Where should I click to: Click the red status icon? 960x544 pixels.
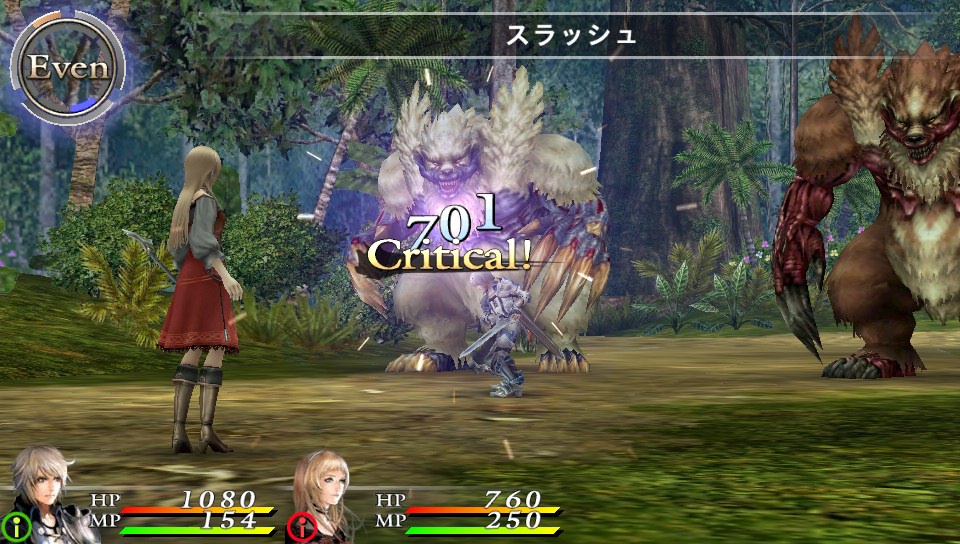302,526
